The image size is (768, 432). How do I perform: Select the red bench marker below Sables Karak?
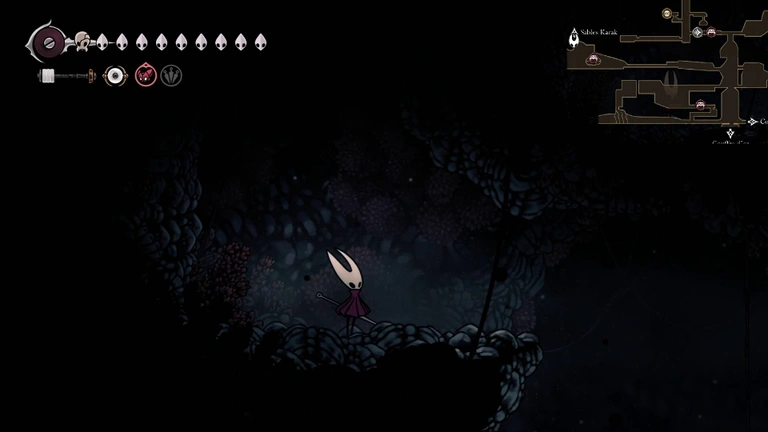[x=593, y=59]
